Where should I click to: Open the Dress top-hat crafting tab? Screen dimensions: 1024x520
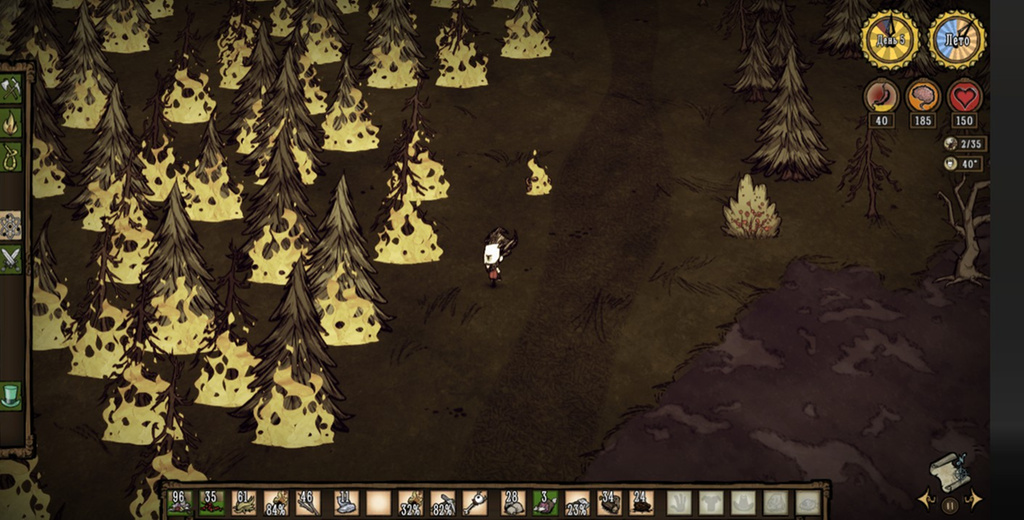11,392
